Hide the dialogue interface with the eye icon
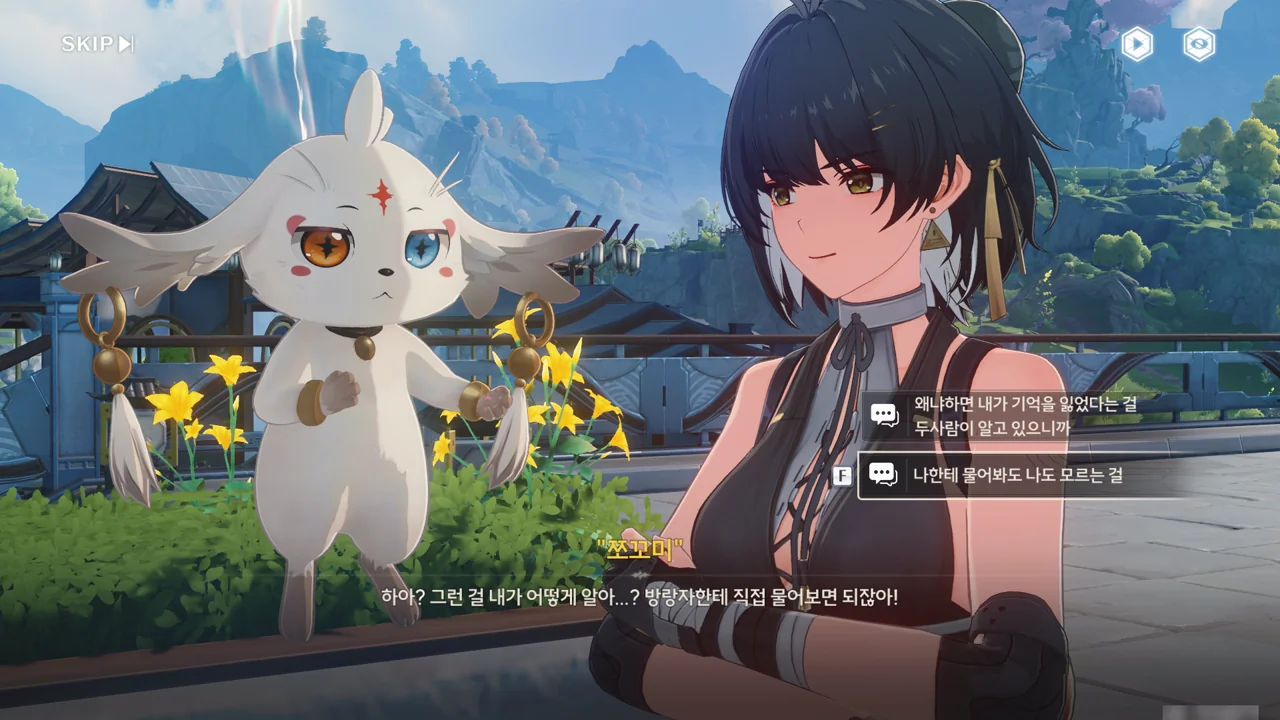This screenshot has width=1280, height=720. click(1199, 44)
